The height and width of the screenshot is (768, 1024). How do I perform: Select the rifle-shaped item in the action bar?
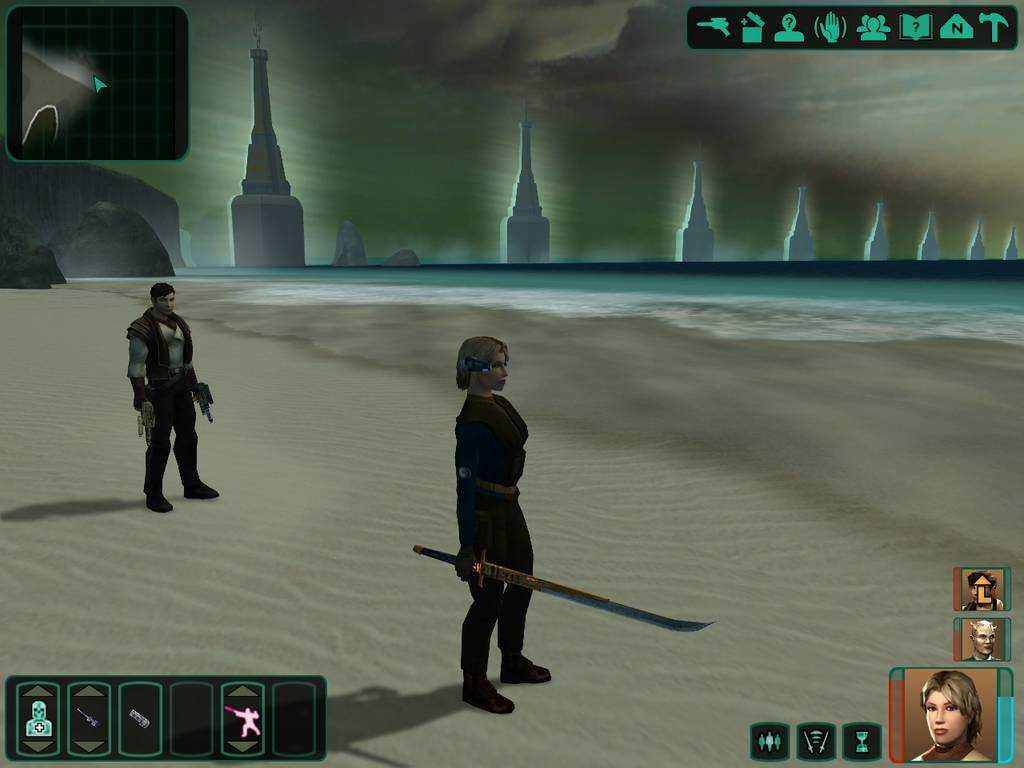(88, 718)
